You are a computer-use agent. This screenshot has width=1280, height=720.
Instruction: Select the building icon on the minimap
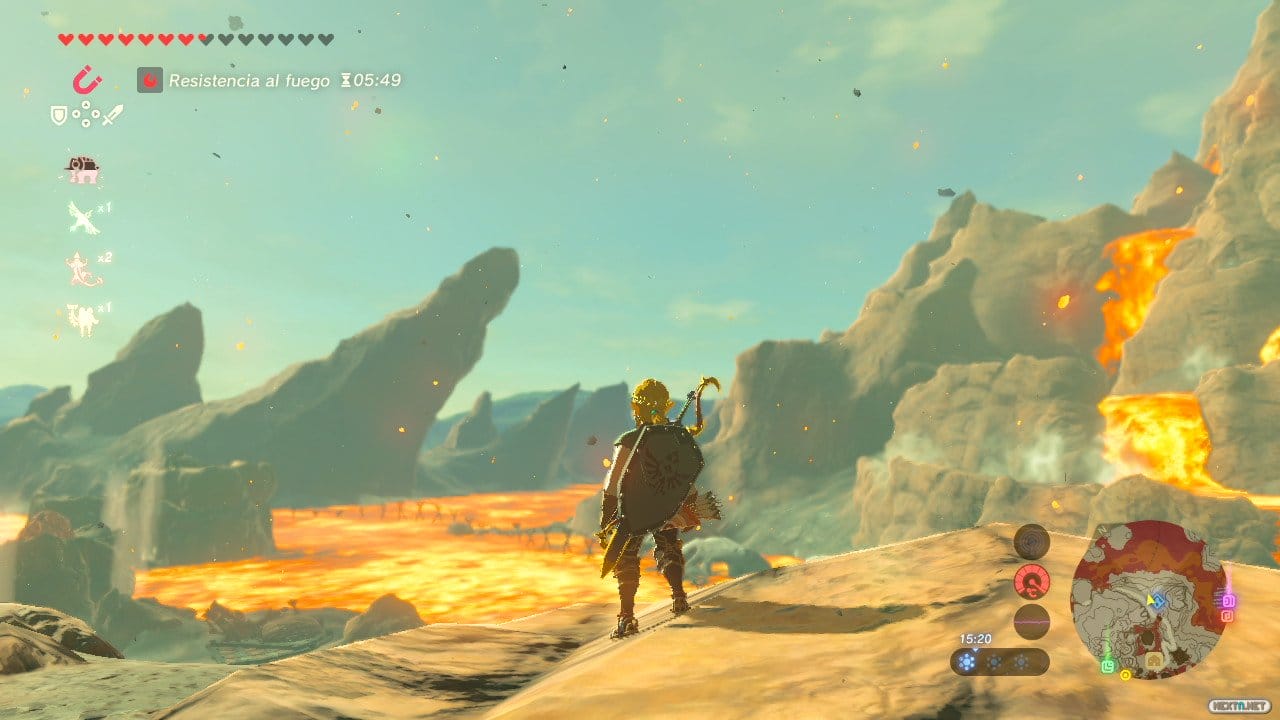1154,661
